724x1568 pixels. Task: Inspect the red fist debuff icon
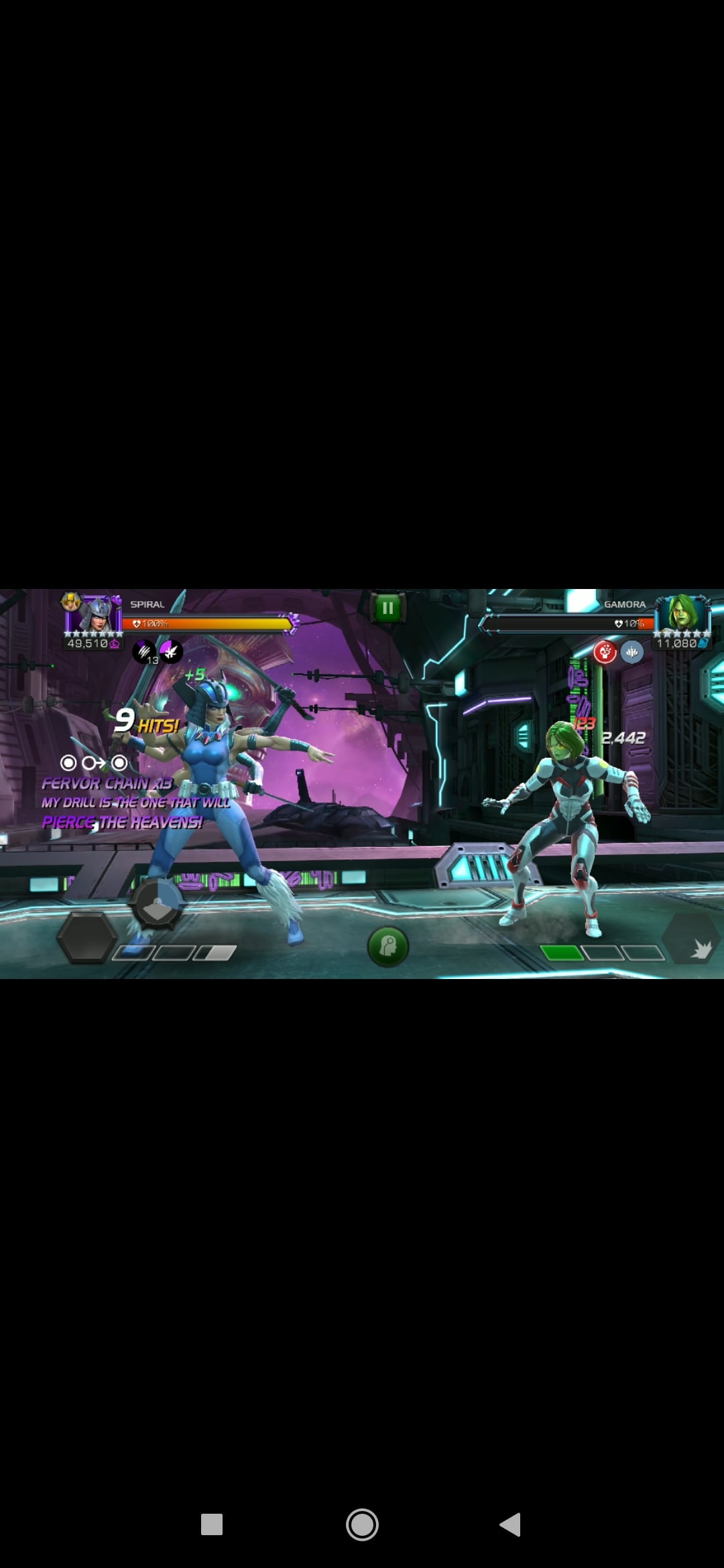605,651
